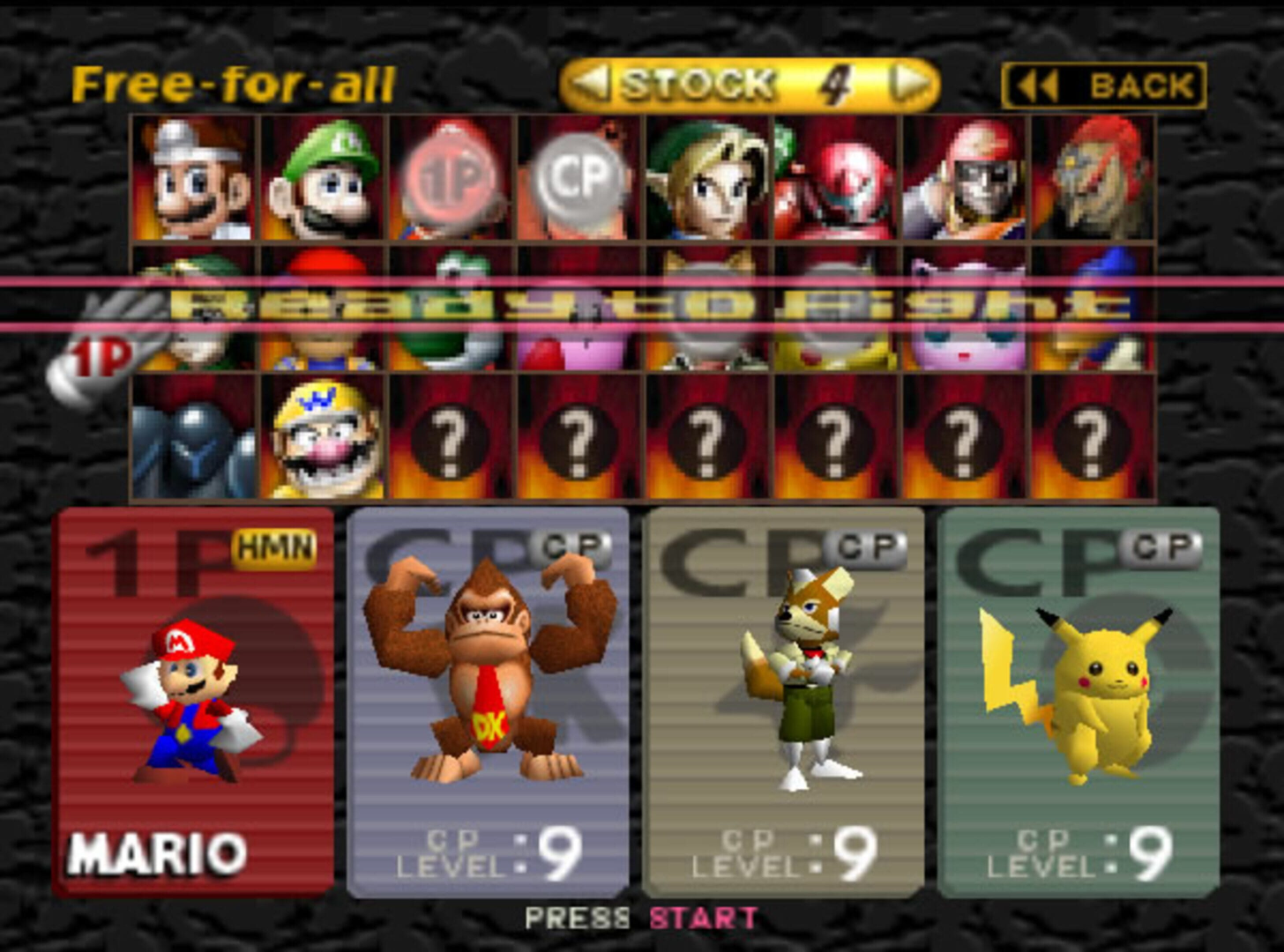Click the BACK button

[1102, 84]
